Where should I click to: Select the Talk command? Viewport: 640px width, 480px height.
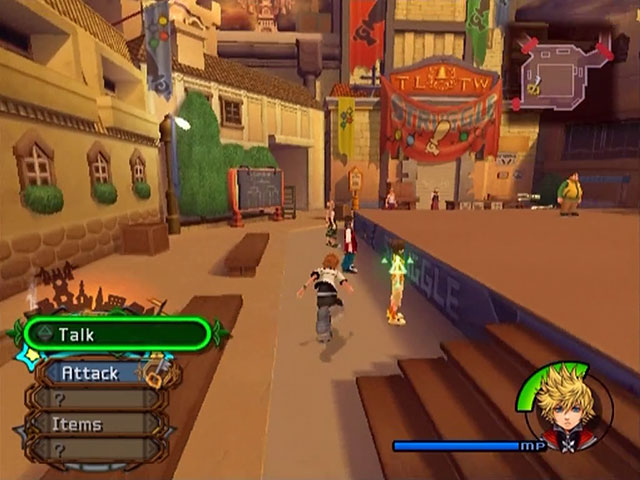[x=116, y=335]
